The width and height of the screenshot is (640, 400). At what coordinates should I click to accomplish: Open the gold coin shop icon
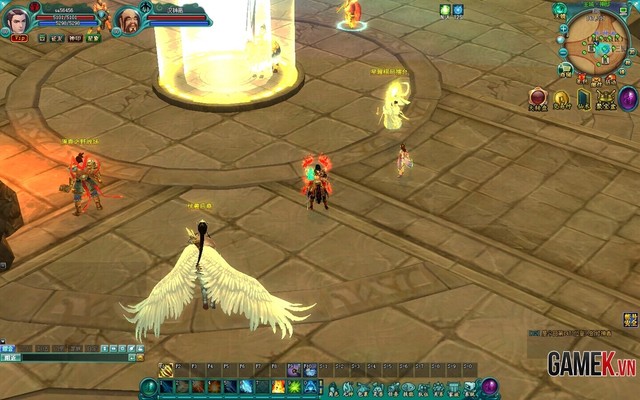(561, 98)
